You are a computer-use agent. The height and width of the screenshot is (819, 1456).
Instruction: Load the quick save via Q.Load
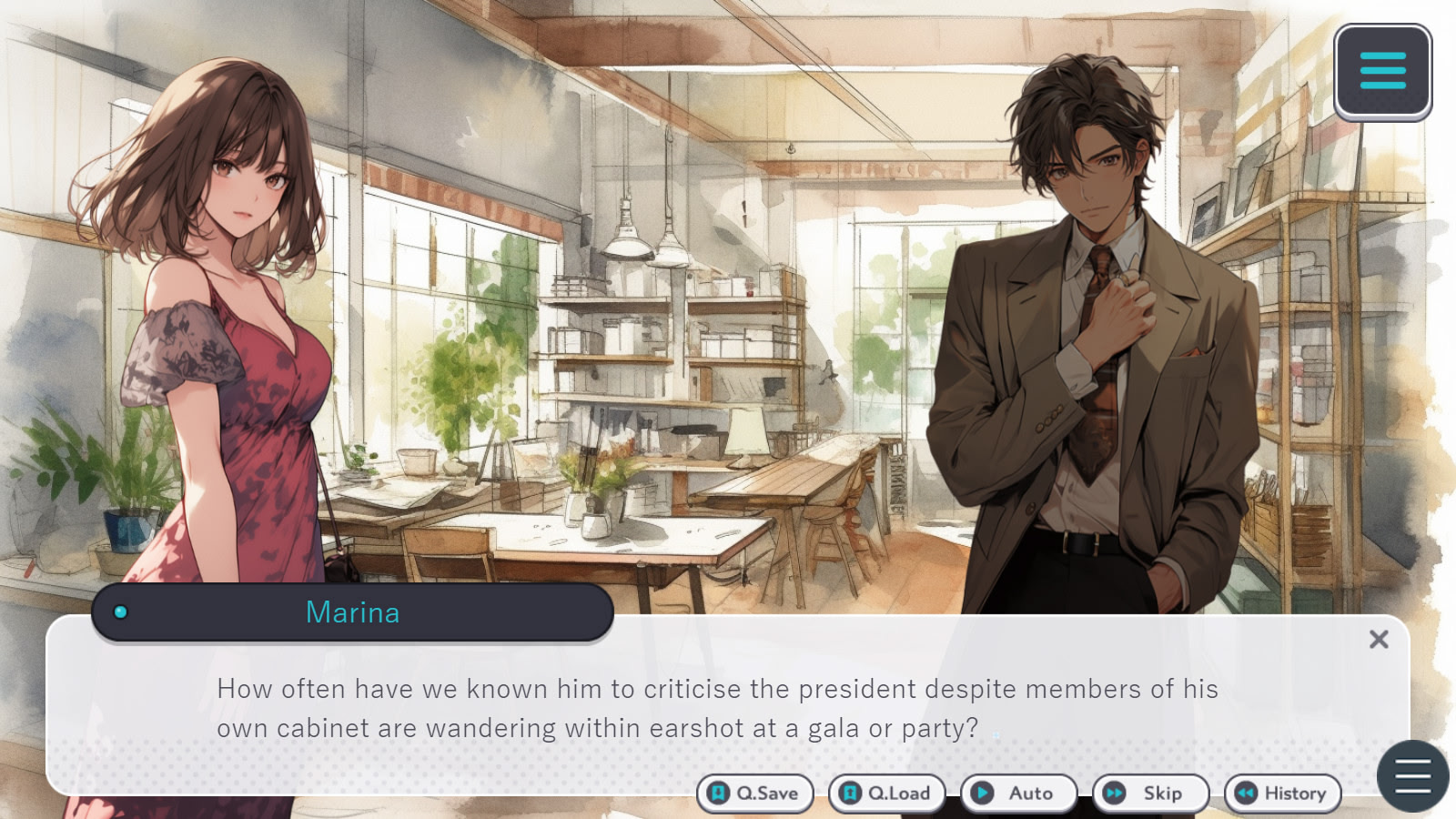886,794
